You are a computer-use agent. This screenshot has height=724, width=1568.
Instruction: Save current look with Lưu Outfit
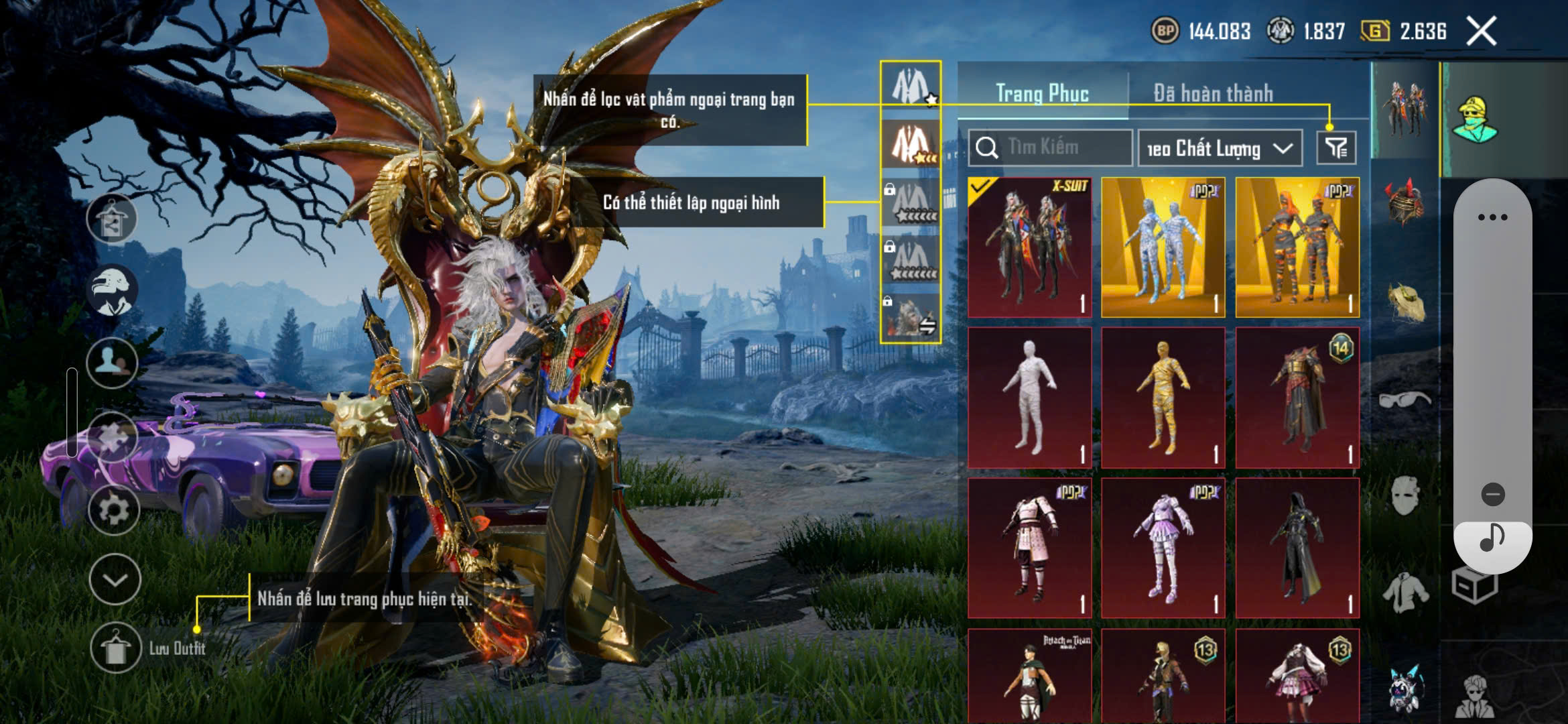click(115, 647)
